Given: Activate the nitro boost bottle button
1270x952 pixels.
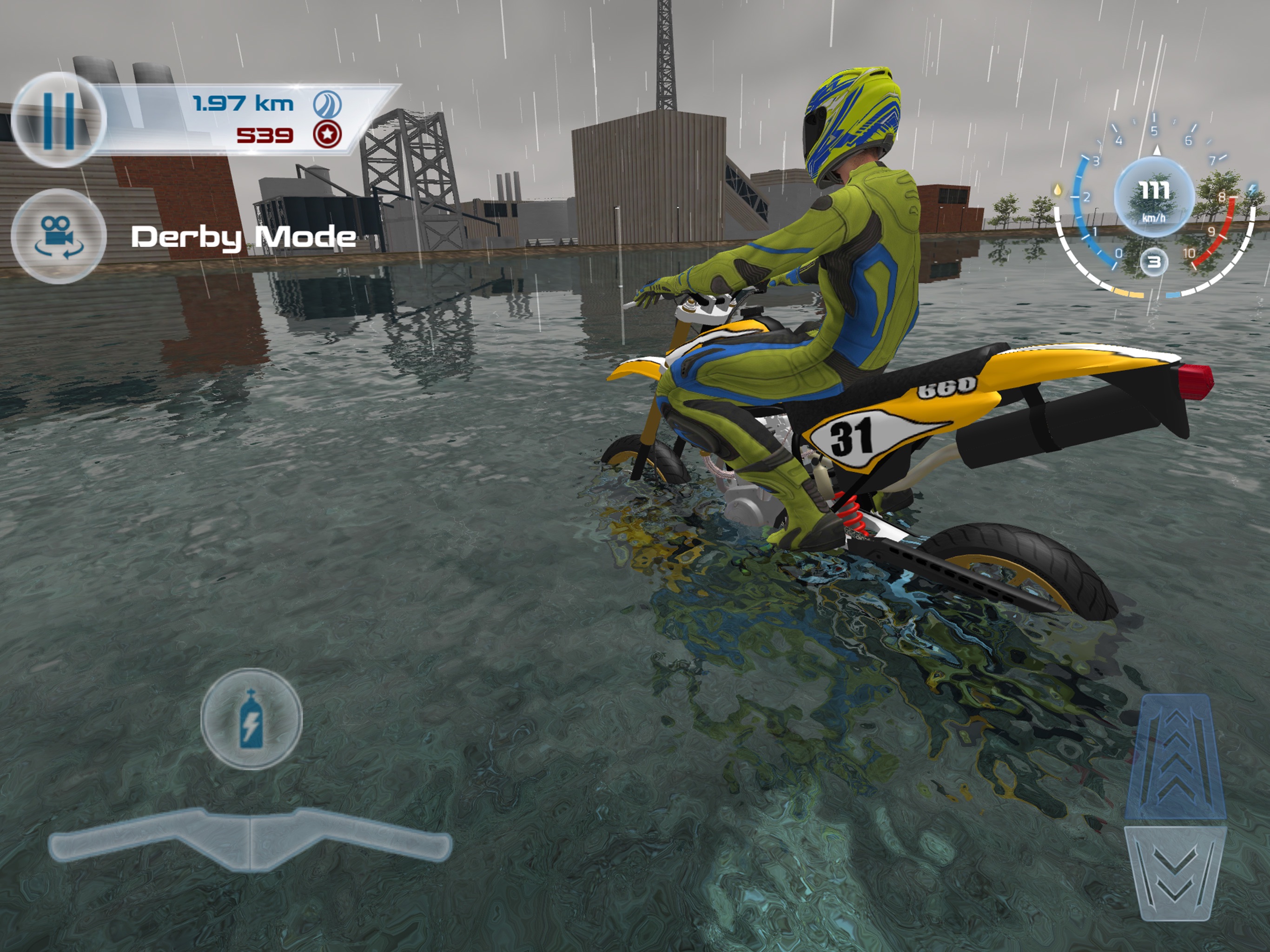Looking at the screenshot, I should pyautogui.click(x=251, y=718).
